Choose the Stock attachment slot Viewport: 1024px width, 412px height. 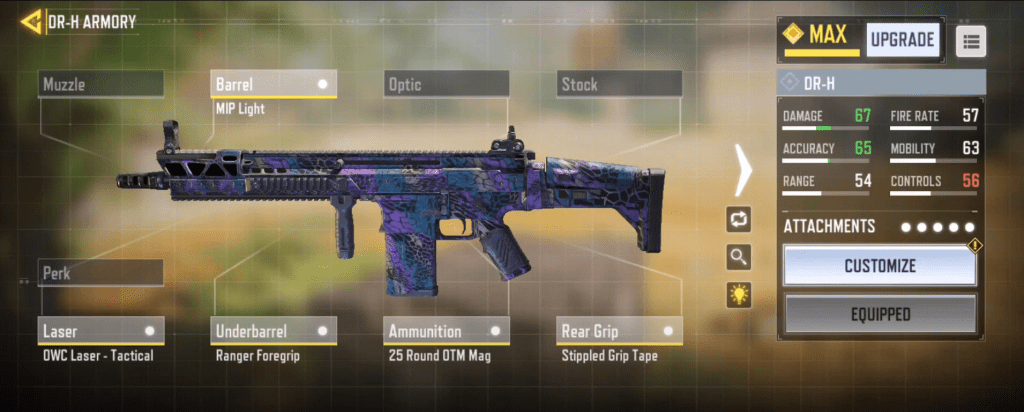(619, 85)
